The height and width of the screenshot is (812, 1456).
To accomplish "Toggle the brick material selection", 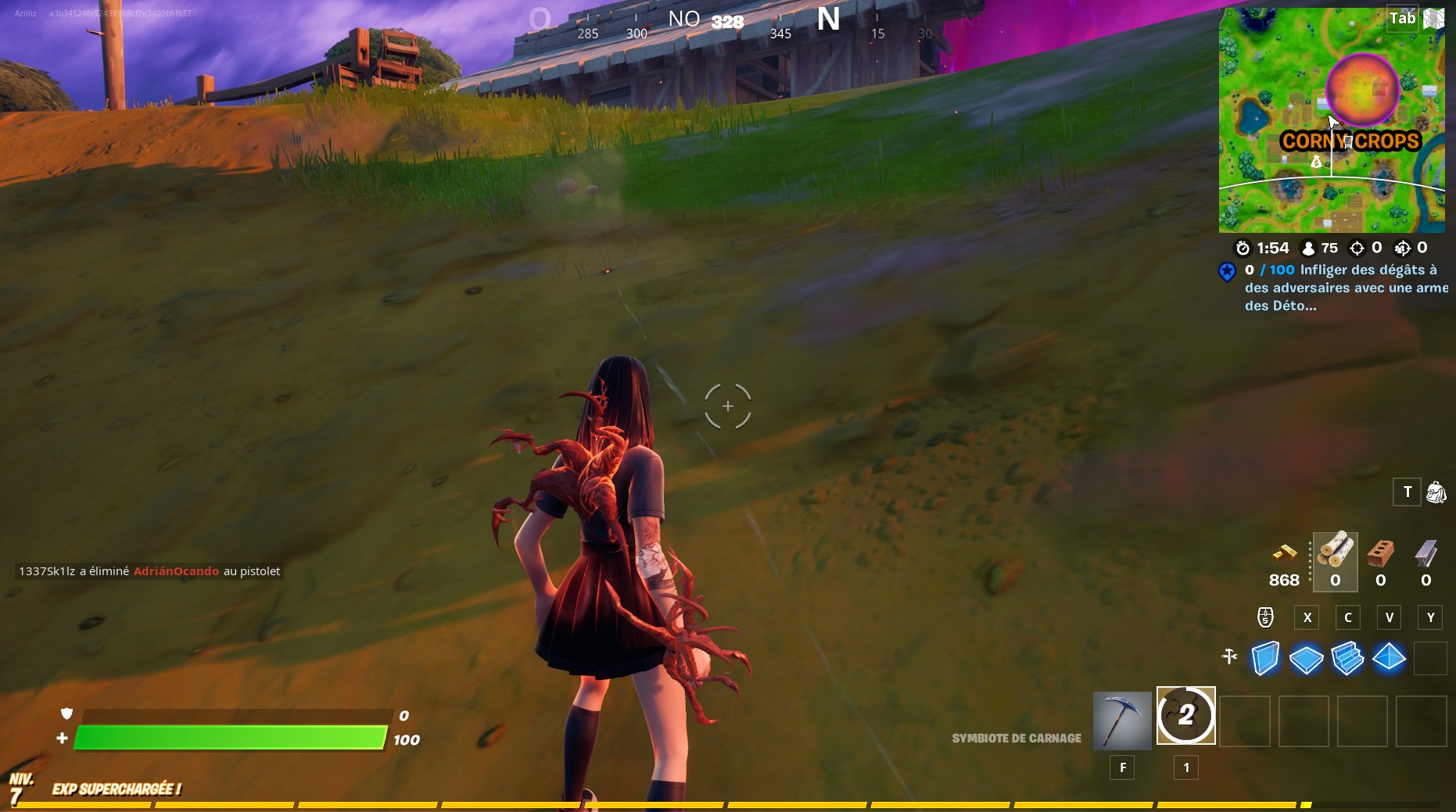I will tap(1379, 557).
